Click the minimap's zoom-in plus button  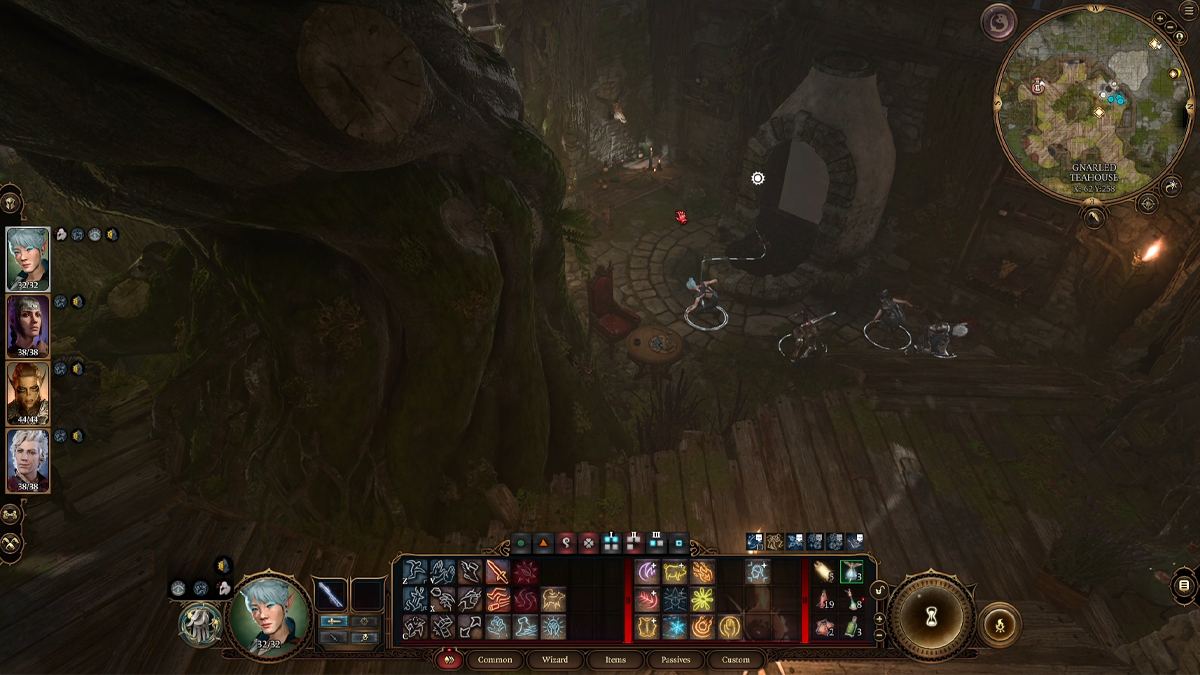tap(1158, 19)
